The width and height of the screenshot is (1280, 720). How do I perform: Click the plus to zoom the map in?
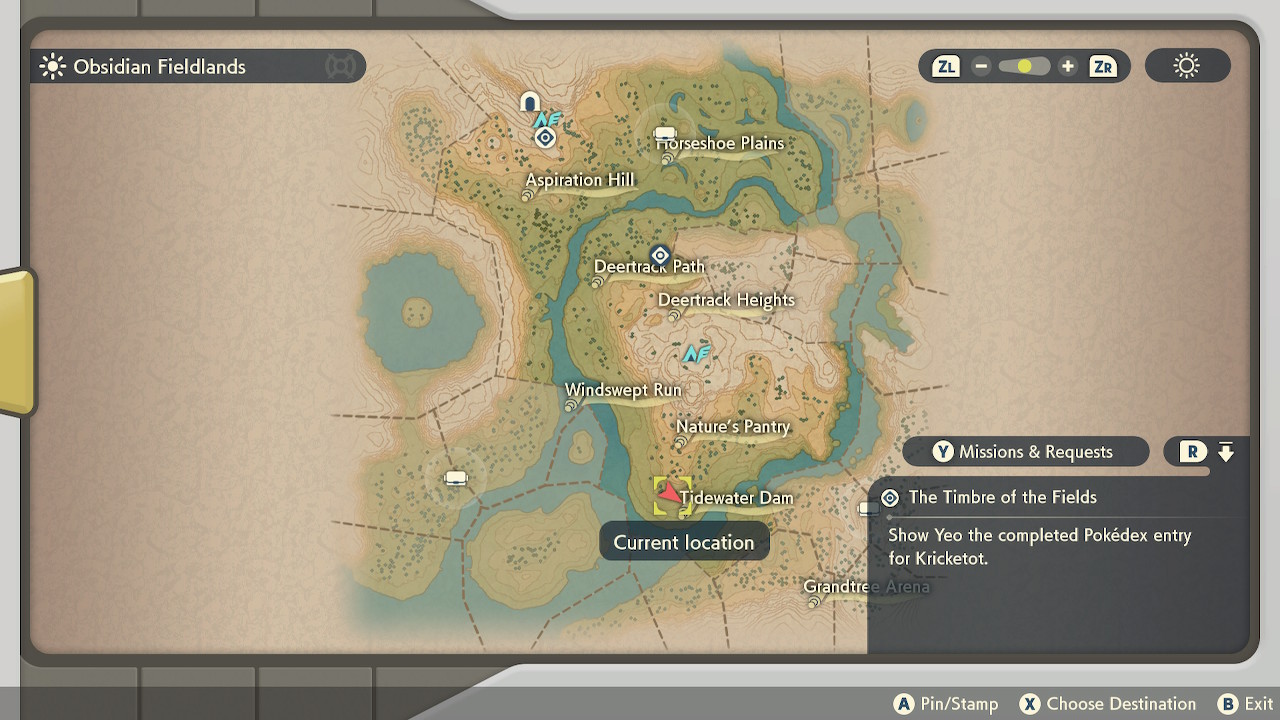[x=1067, y=66]
